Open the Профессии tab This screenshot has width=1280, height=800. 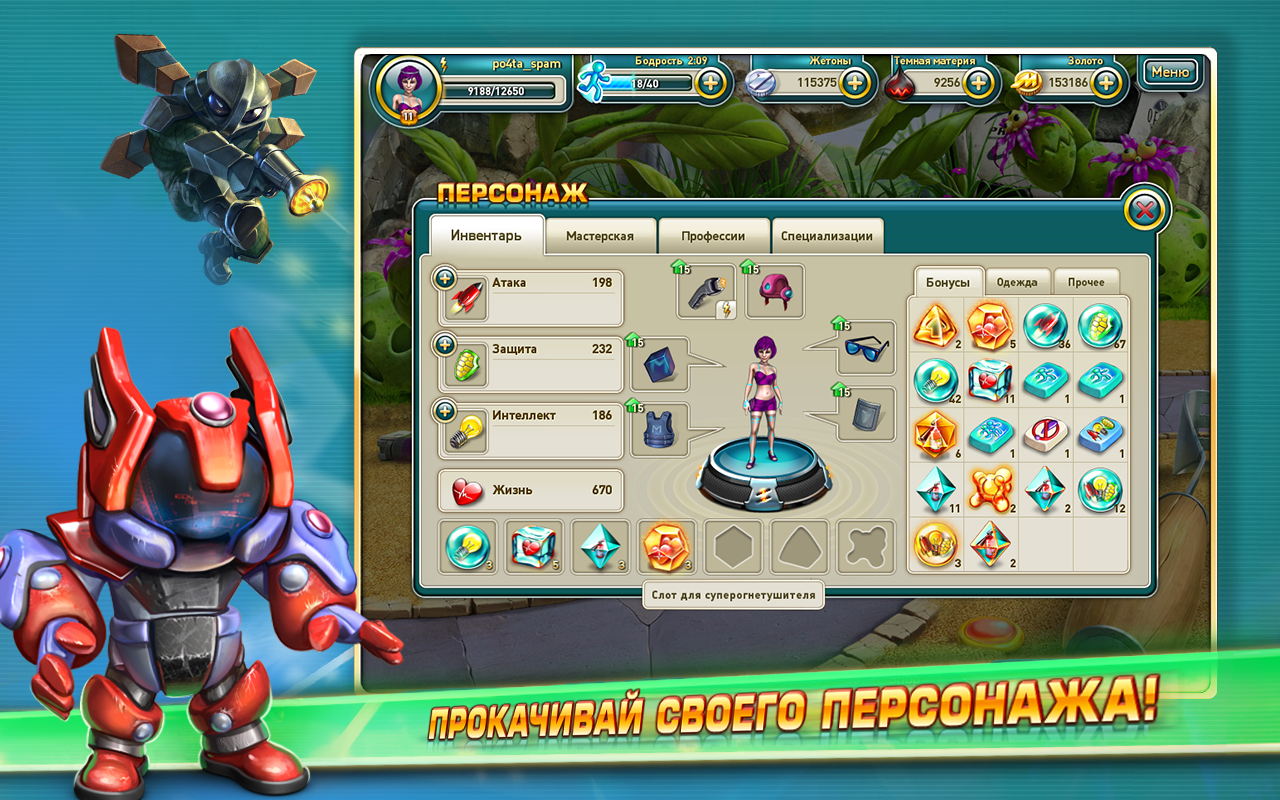tap(714, 234)
